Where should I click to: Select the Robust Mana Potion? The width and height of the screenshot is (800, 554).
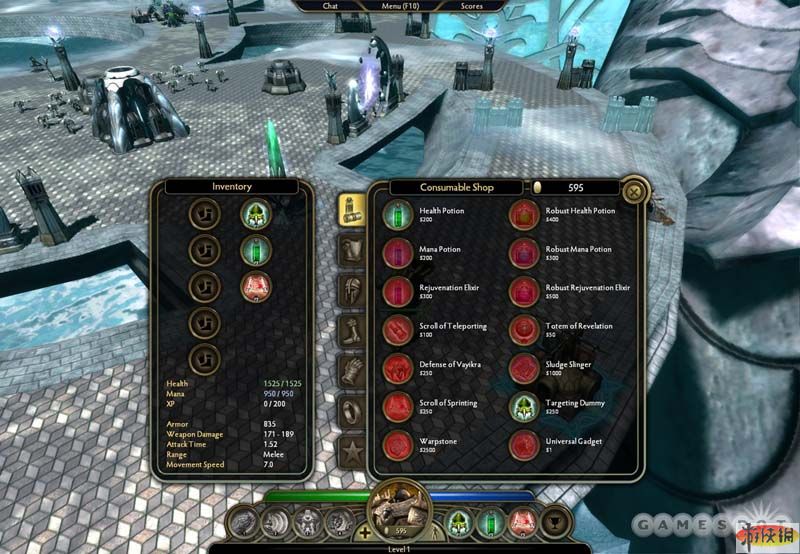[524, 253]
